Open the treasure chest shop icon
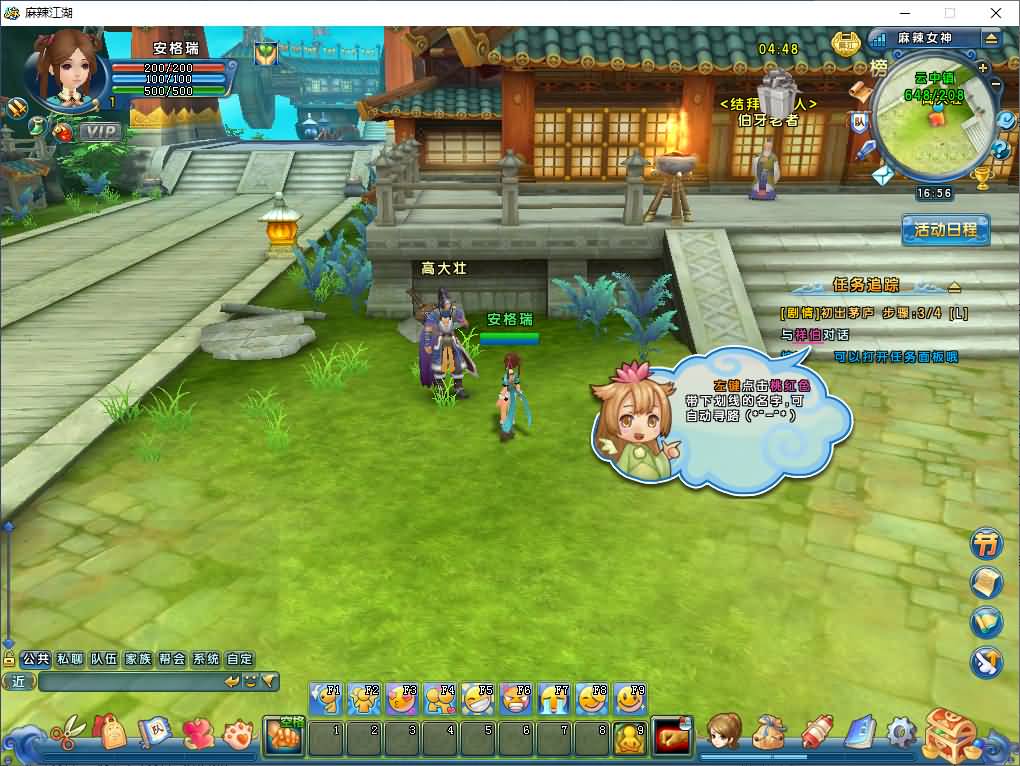The height and width of the screenshot is (766, 1020). pyautogui.click(x=950, y=734)
